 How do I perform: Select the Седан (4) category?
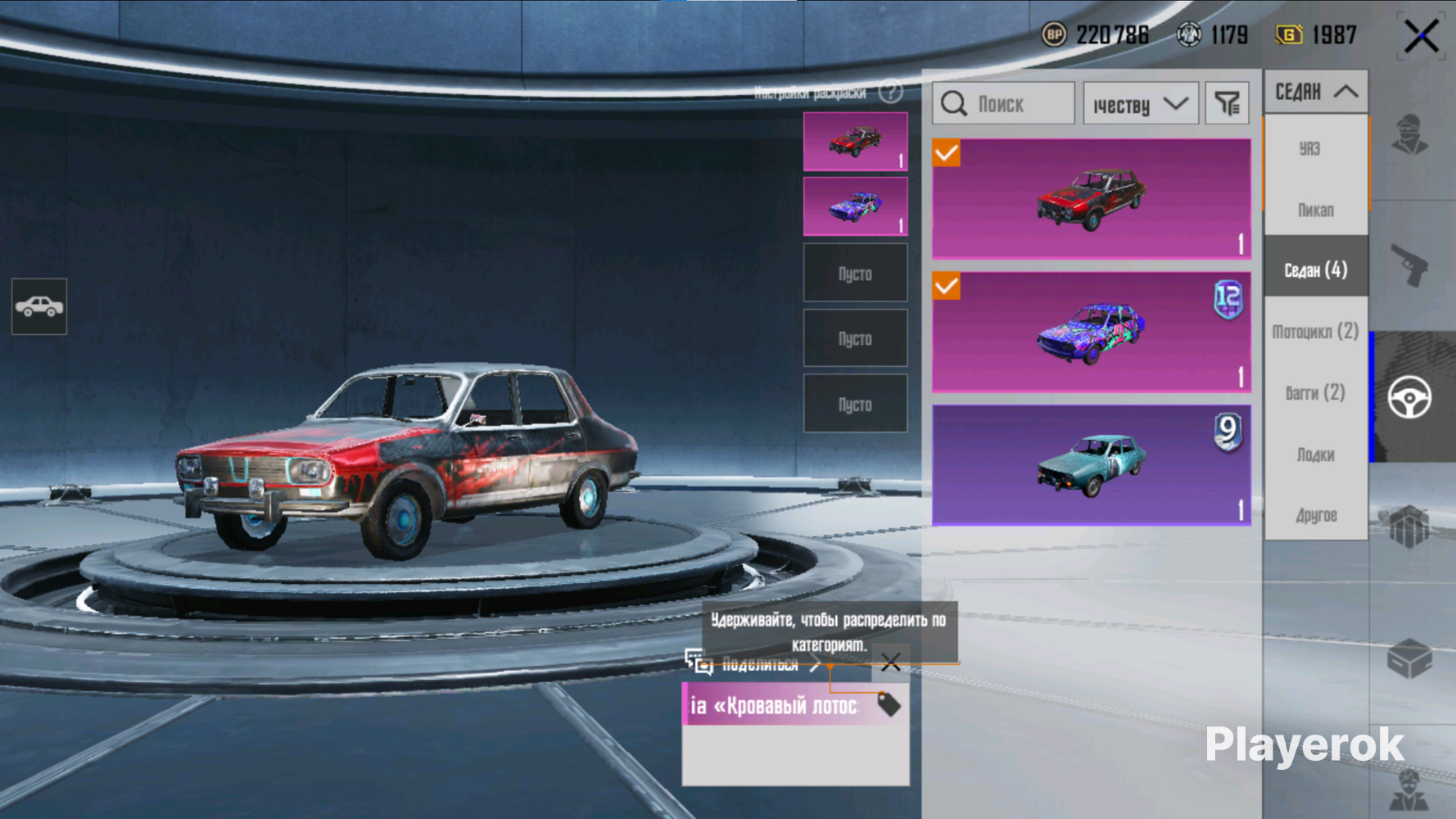(1315, 269)
